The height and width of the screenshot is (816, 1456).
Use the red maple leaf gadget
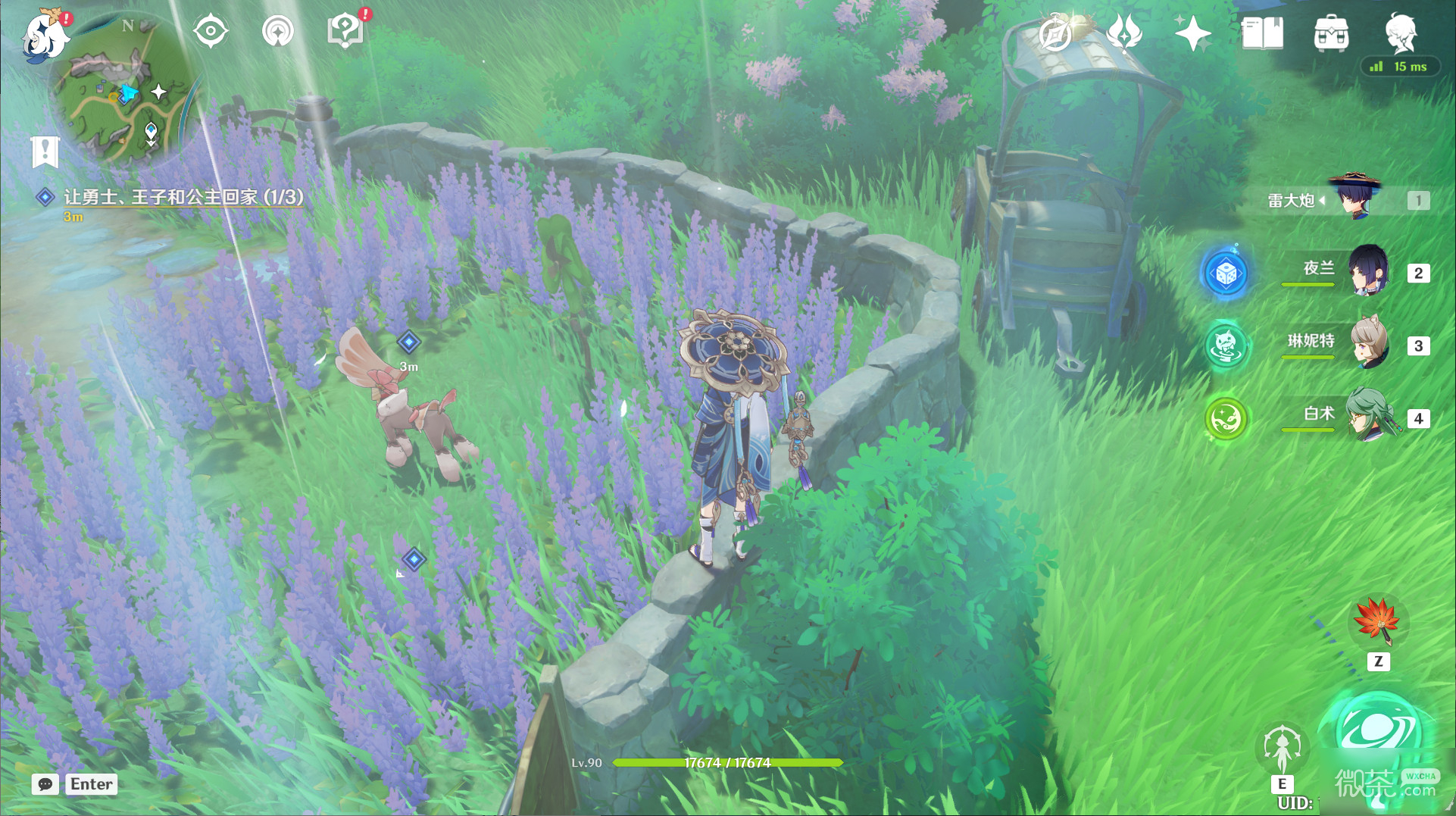pos(1378,621)
